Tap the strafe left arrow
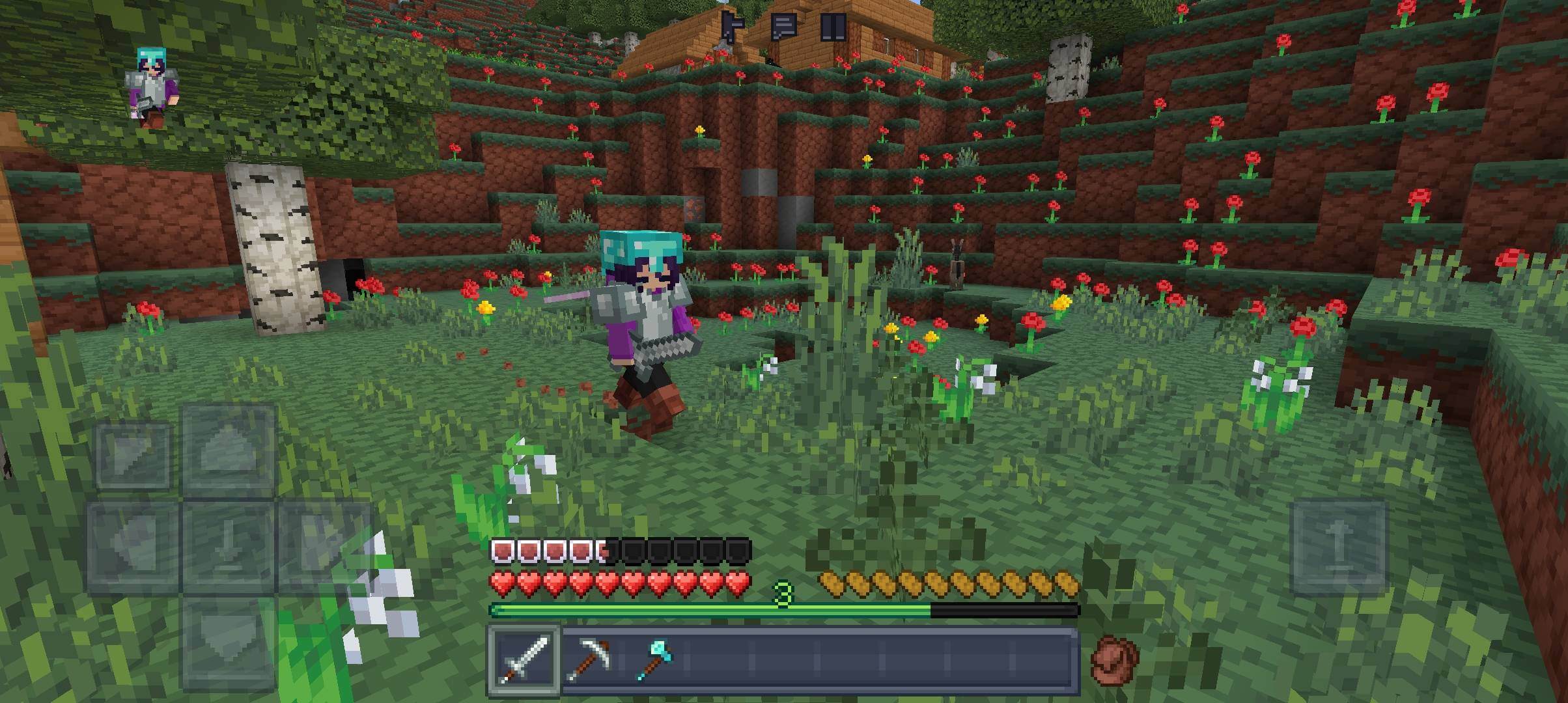 [x=133, y=547]
